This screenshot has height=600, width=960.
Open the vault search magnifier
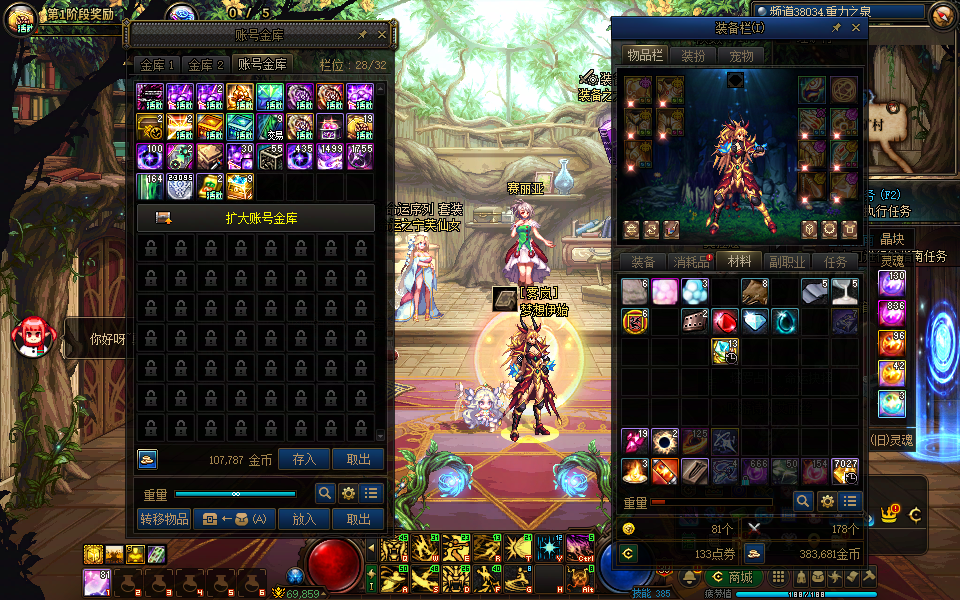(324, 493)
